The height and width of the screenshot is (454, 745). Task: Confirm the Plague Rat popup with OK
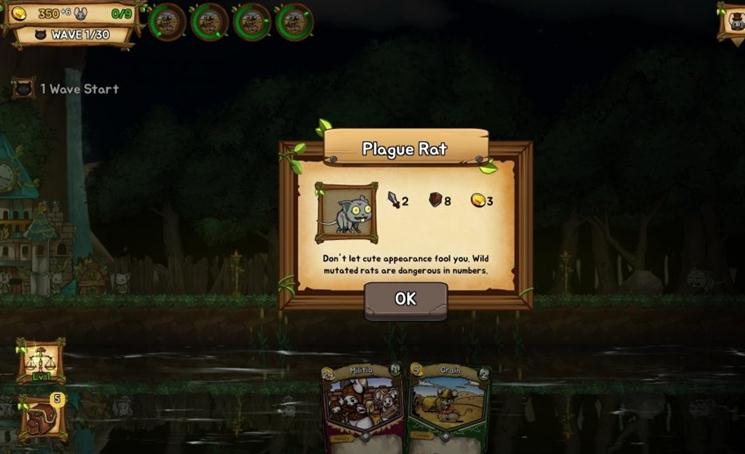[x=405, y=299]
